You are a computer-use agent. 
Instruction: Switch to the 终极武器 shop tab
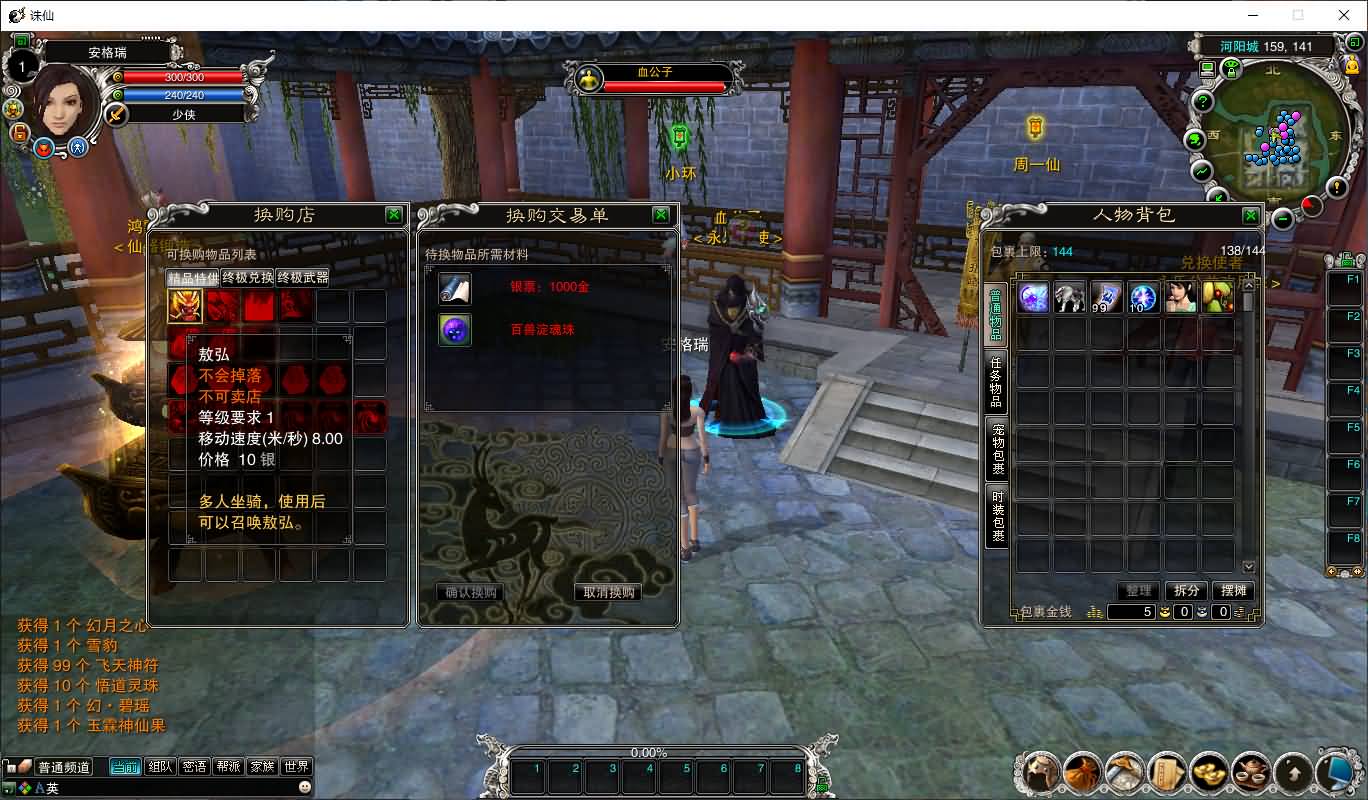[x=303, y=277]
